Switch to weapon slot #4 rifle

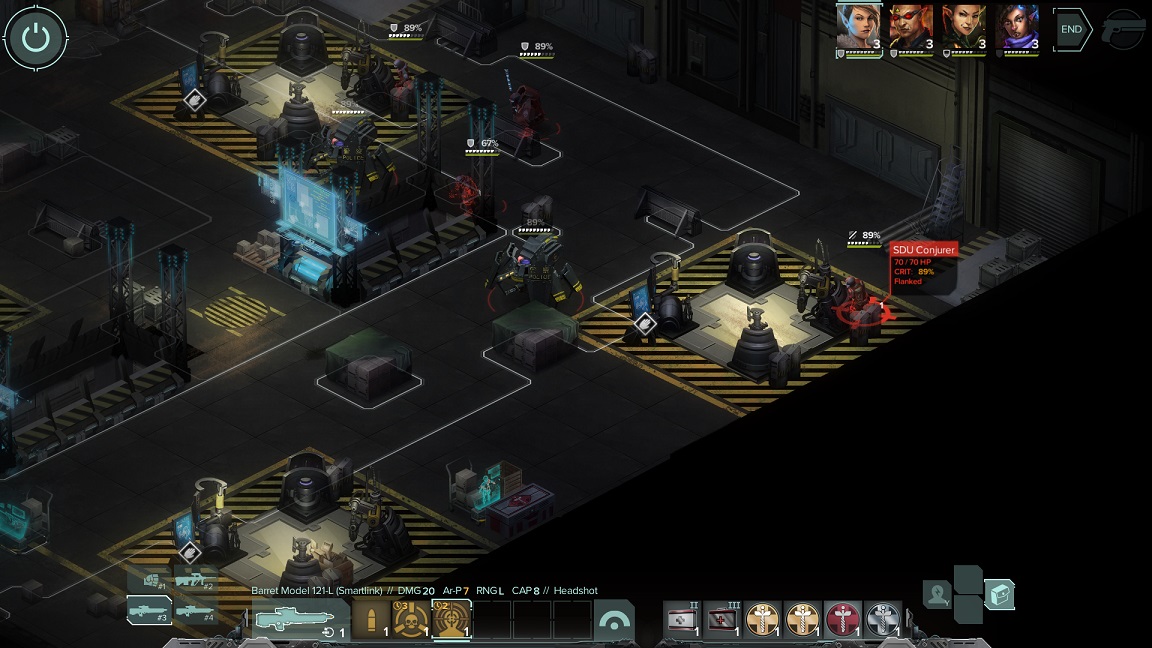pyautogui.click(x=194, y=610)
